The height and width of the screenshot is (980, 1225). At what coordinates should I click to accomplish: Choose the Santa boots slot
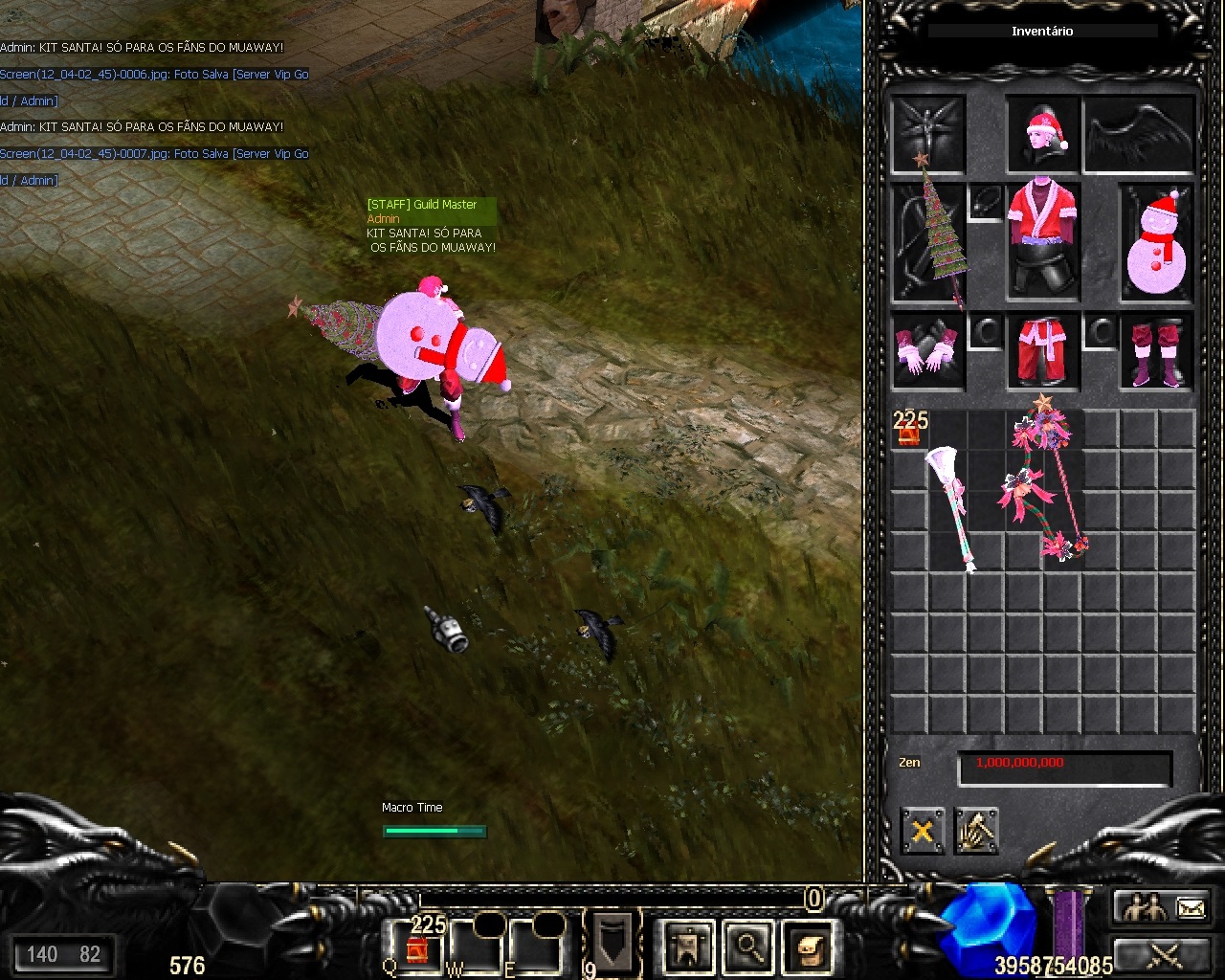click(x=1156, y=351)
